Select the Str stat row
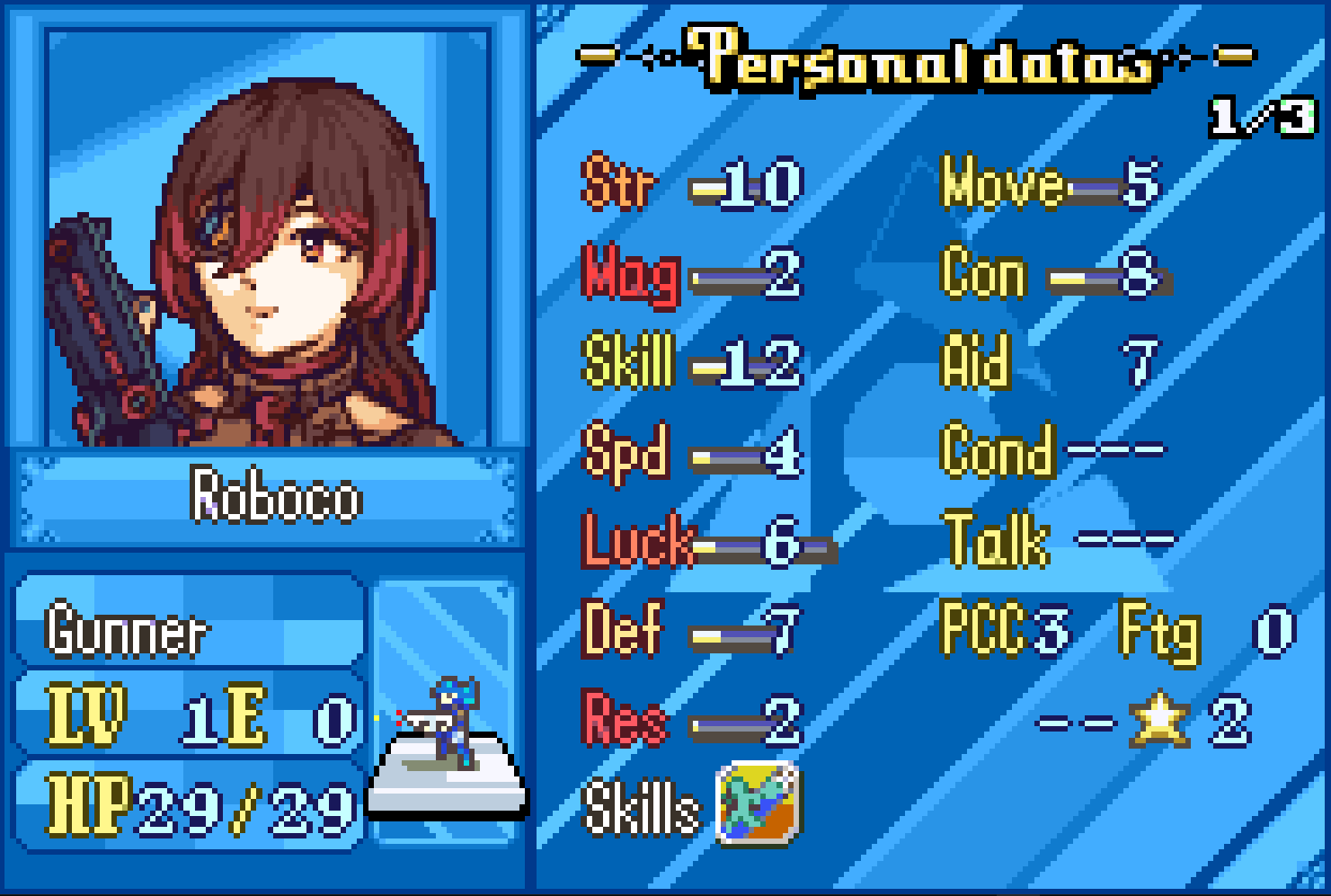 [x=692, y=185]
